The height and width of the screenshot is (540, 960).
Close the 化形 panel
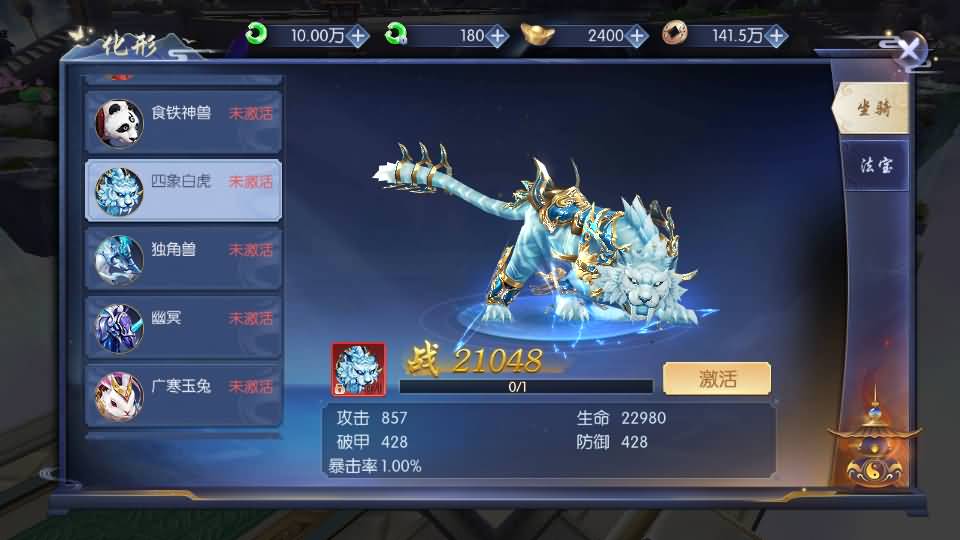tap(910, 50)
